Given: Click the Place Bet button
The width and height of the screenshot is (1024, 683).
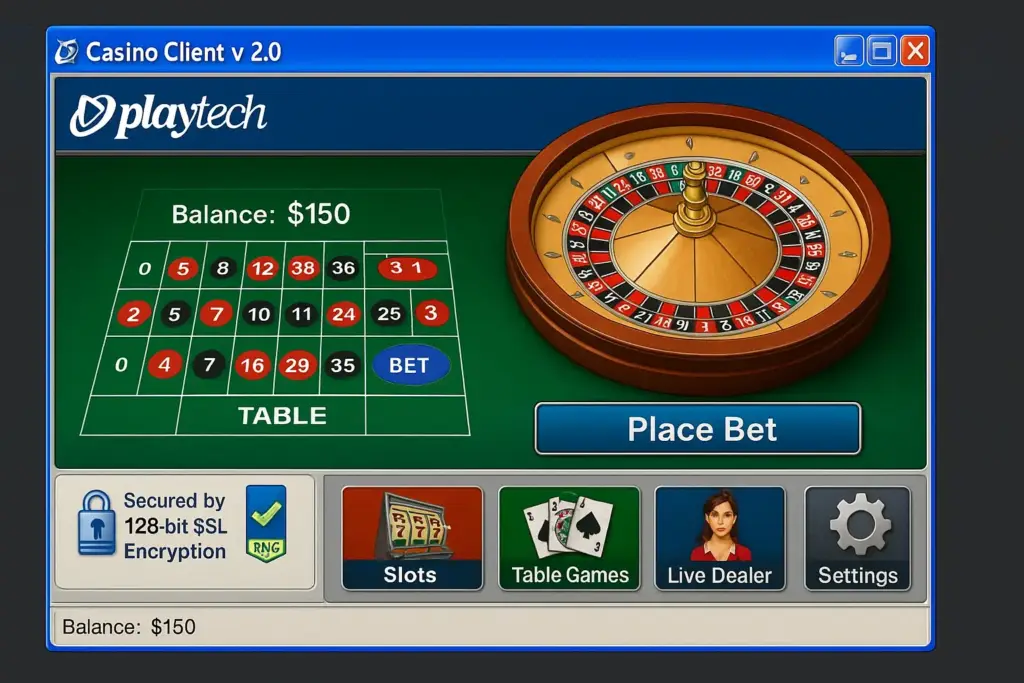Looking at the screenshot, I should (x=697, y=429).
